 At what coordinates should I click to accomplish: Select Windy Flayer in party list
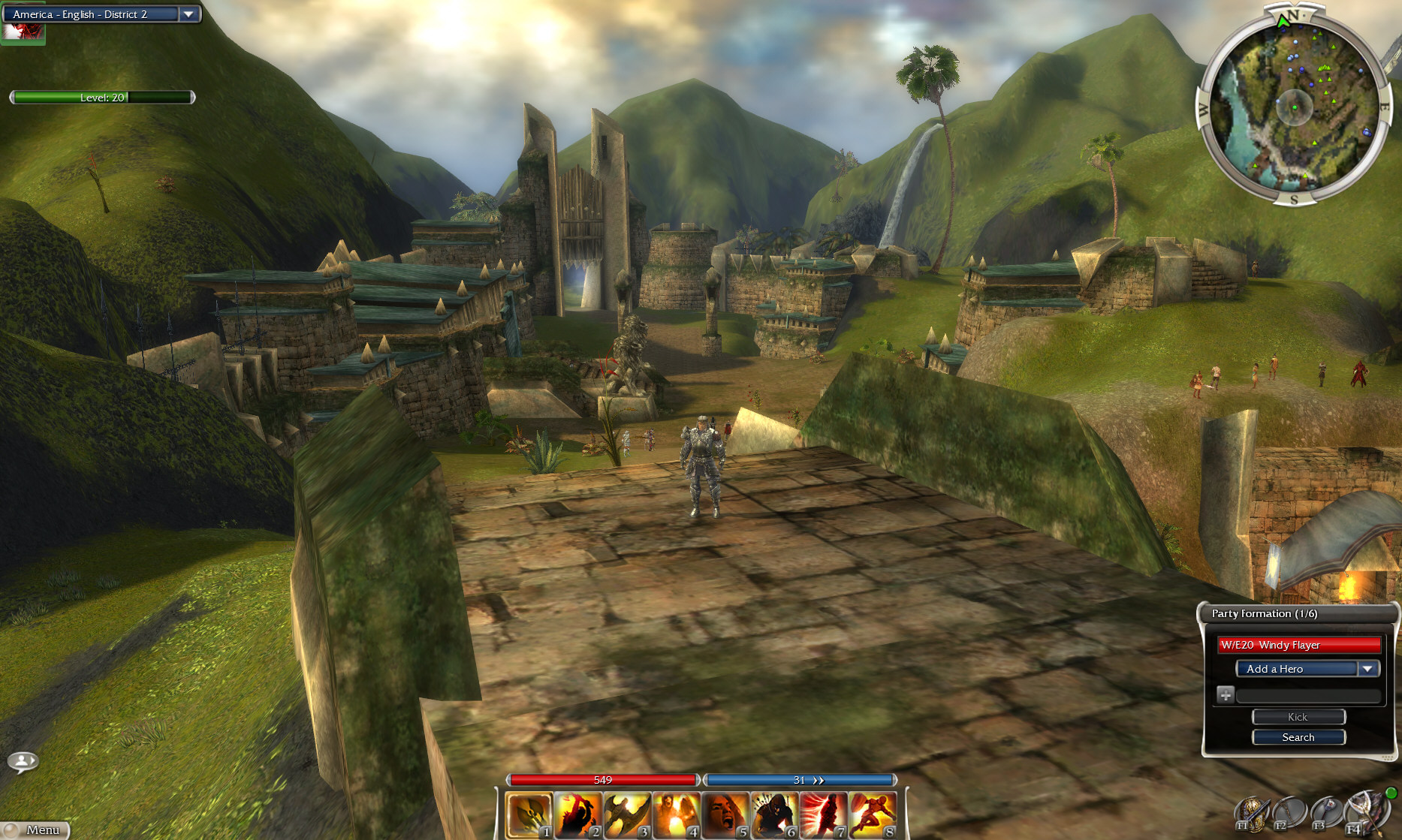coord(1298,645)
